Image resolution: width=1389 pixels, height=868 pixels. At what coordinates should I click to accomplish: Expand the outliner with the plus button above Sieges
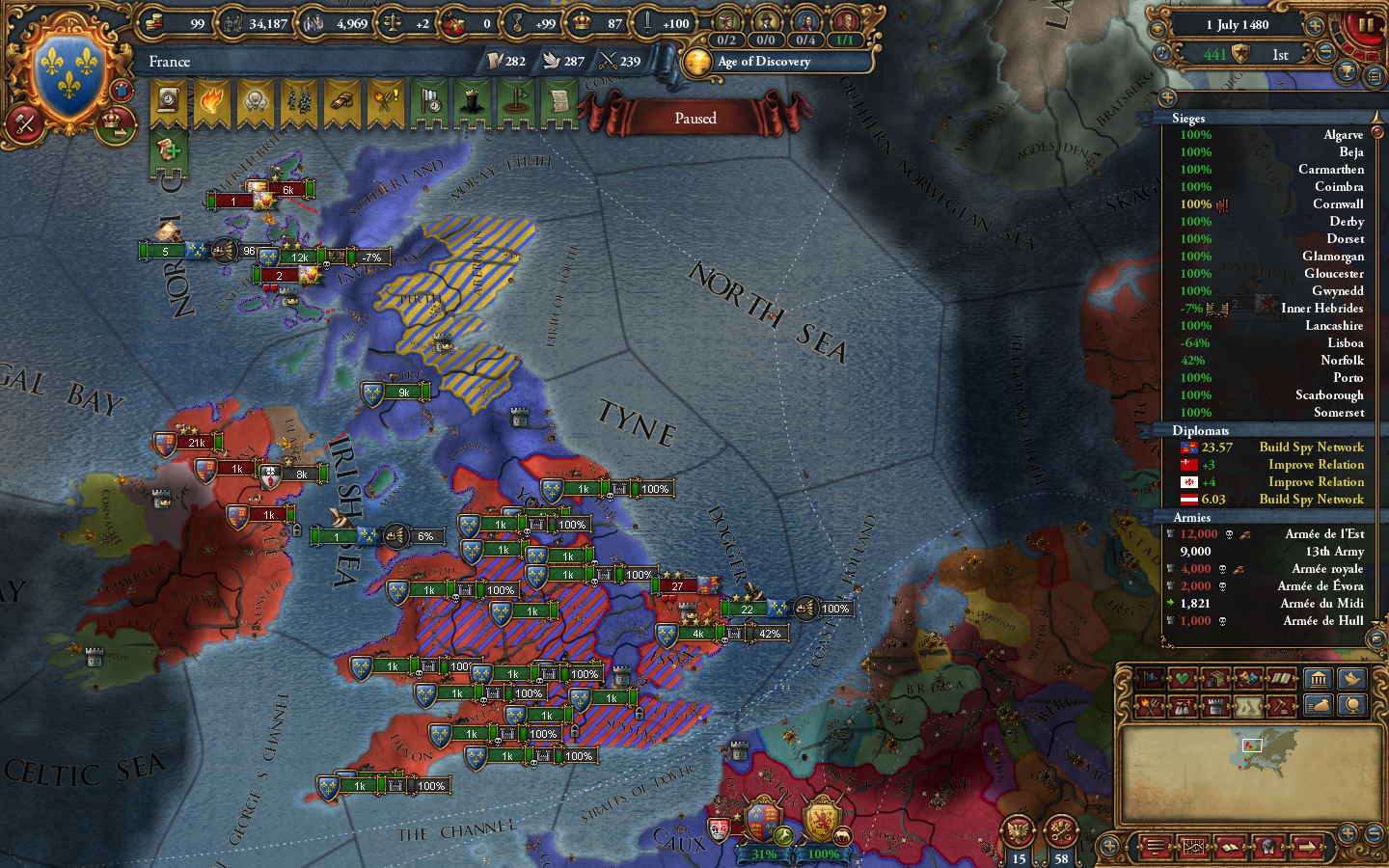click(1168, 96)
